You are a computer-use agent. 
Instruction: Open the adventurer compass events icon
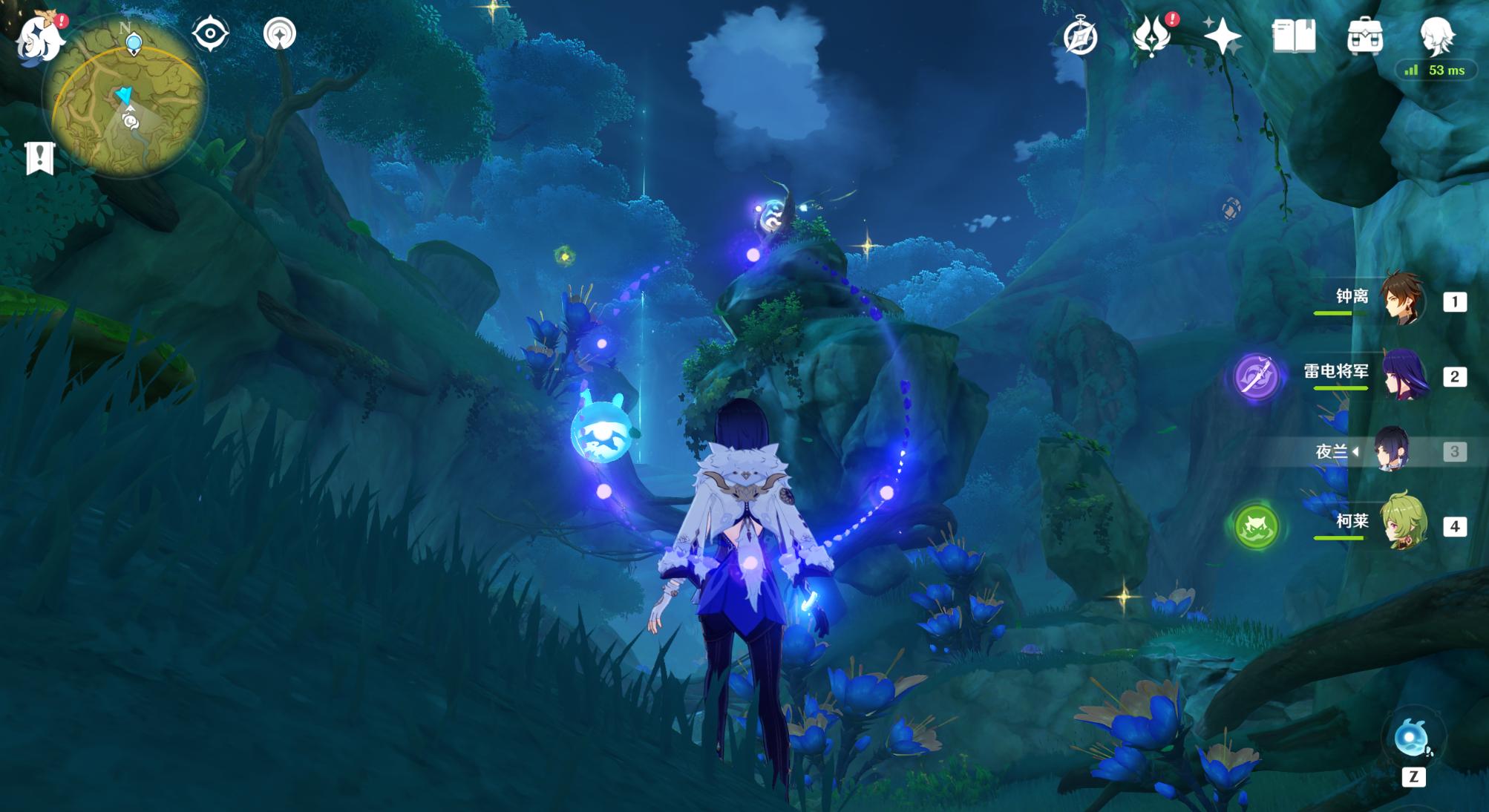click(1080, 37)
